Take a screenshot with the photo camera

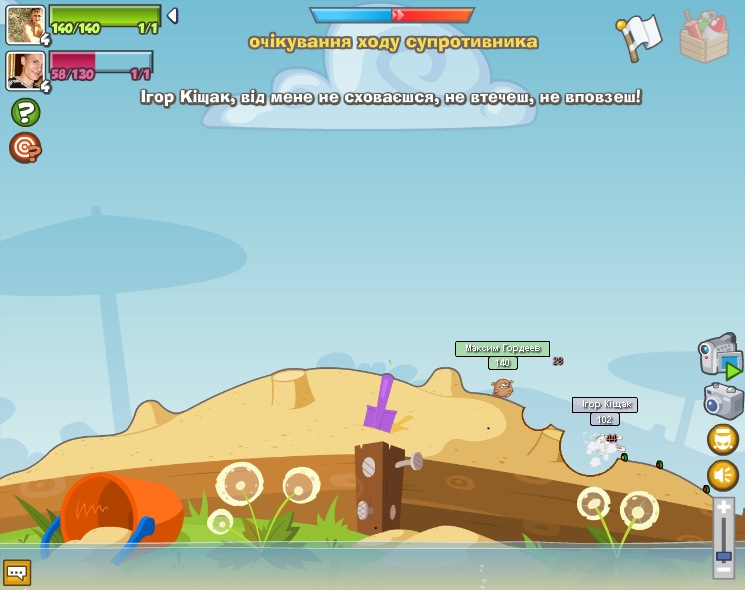(722, 401)
